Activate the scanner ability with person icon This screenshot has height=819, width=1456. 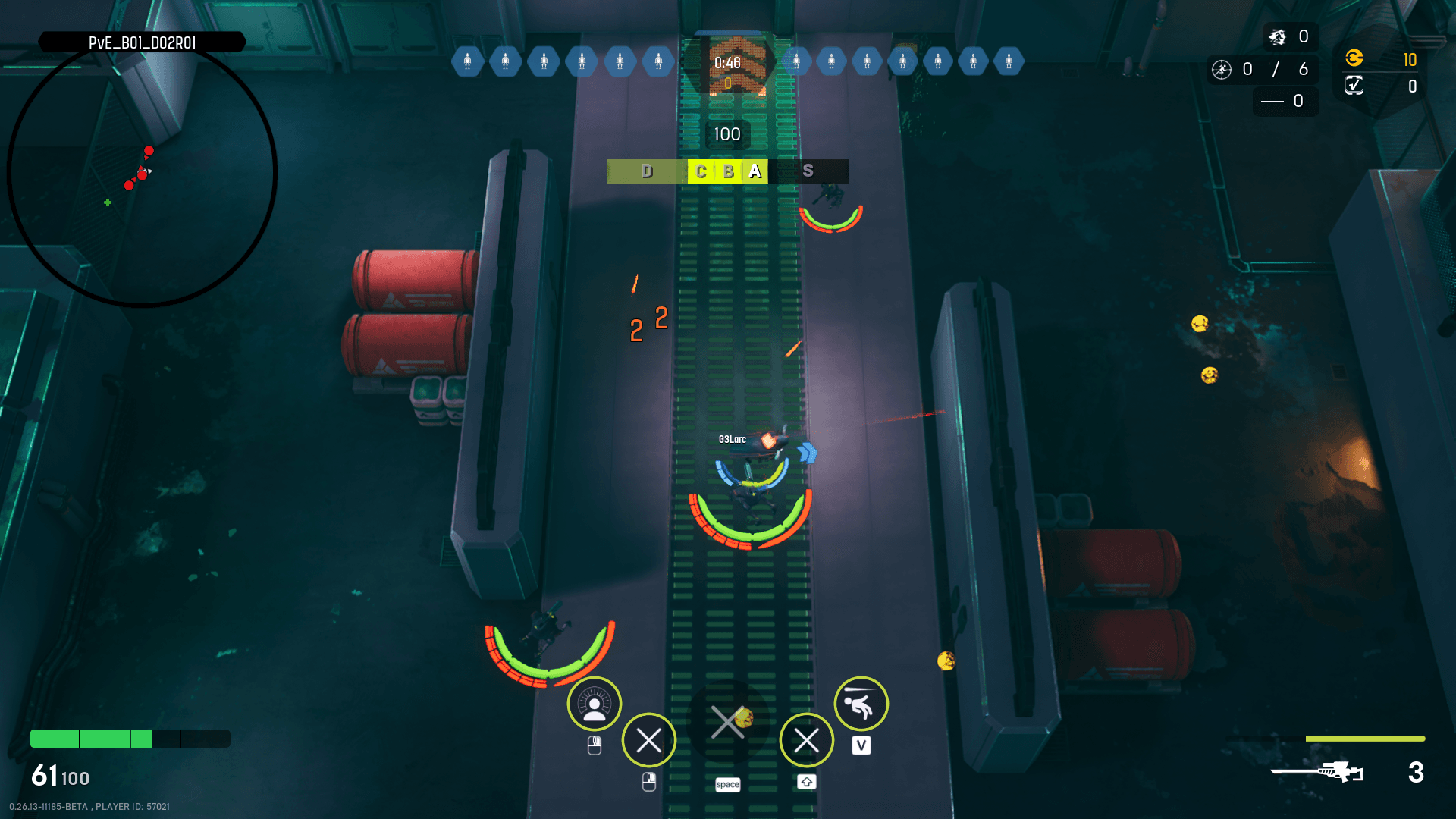pos(595,704)
